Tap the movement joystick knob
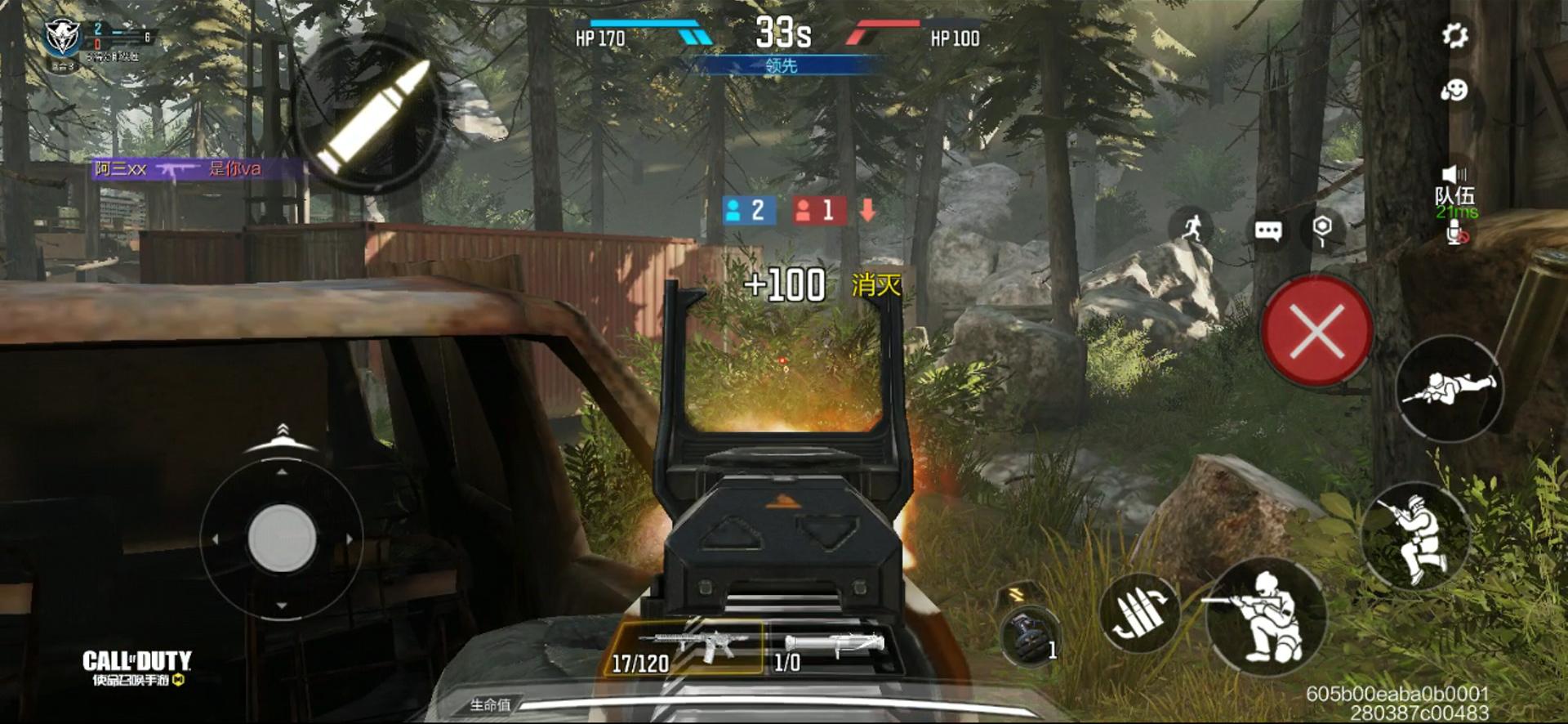This screenshot has height=724, width=1568. tap(282, 537)
